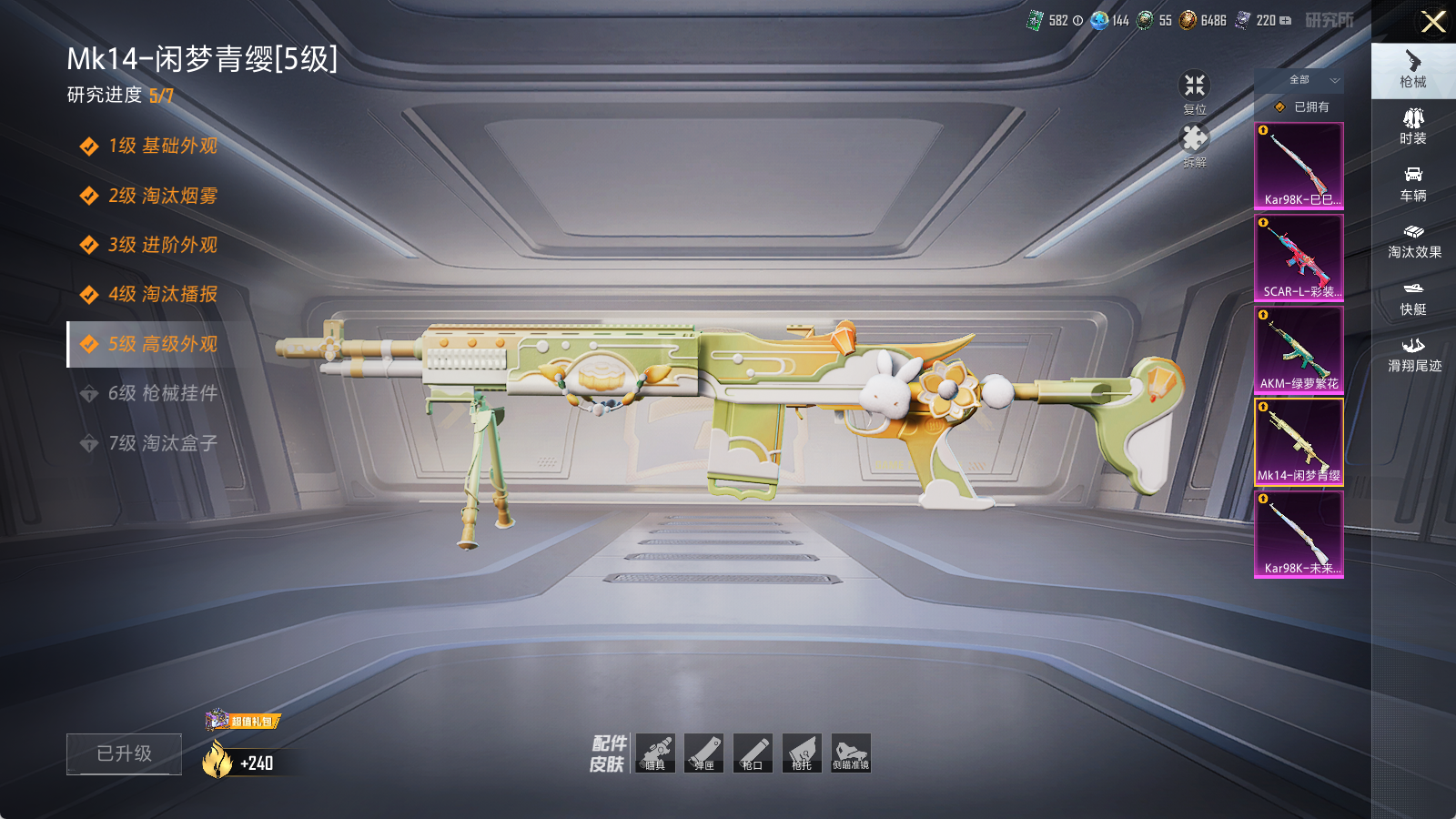Viewport: 1456px width, 819px height.
Task: Select the 淘汰效果 category tab
Action: (1413, 241)
